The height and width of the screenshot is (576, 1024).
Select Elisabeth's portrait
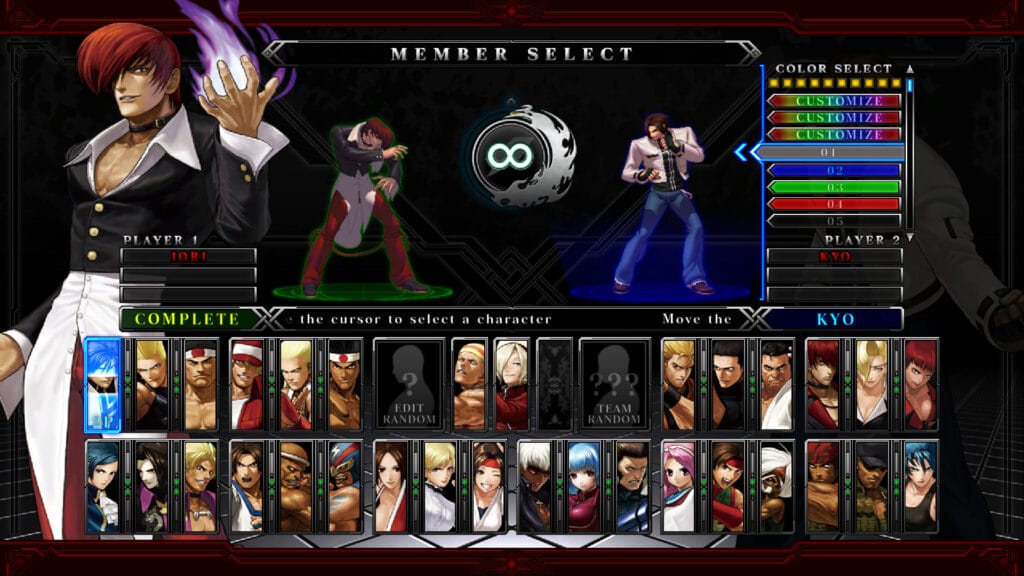click(x=103, y=486)
